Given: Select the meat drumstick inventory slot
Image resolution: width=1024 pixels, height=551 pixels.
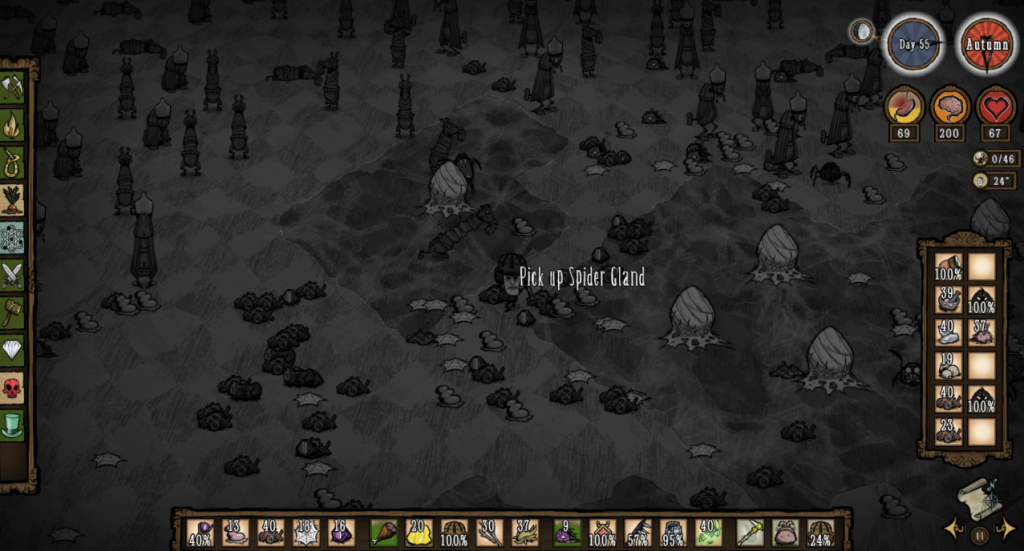Looking at the screenshot, I should (x=383, y=532).
